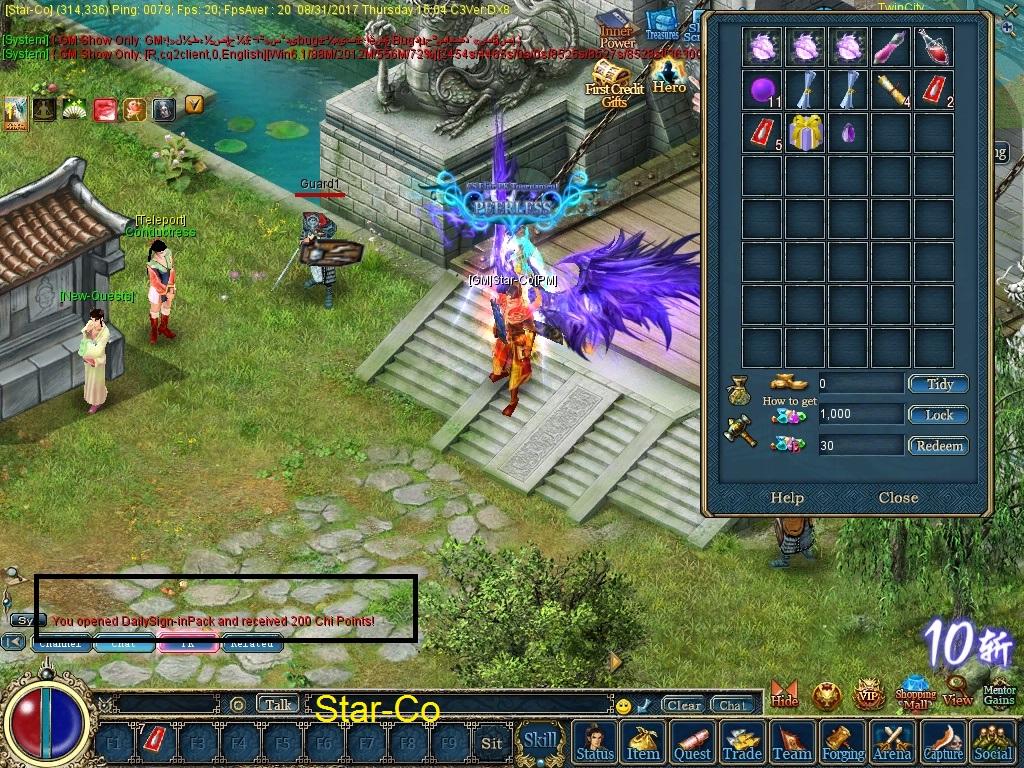The image size is (1024, 768).
Task: Close the inventory window
Action: 898,498
